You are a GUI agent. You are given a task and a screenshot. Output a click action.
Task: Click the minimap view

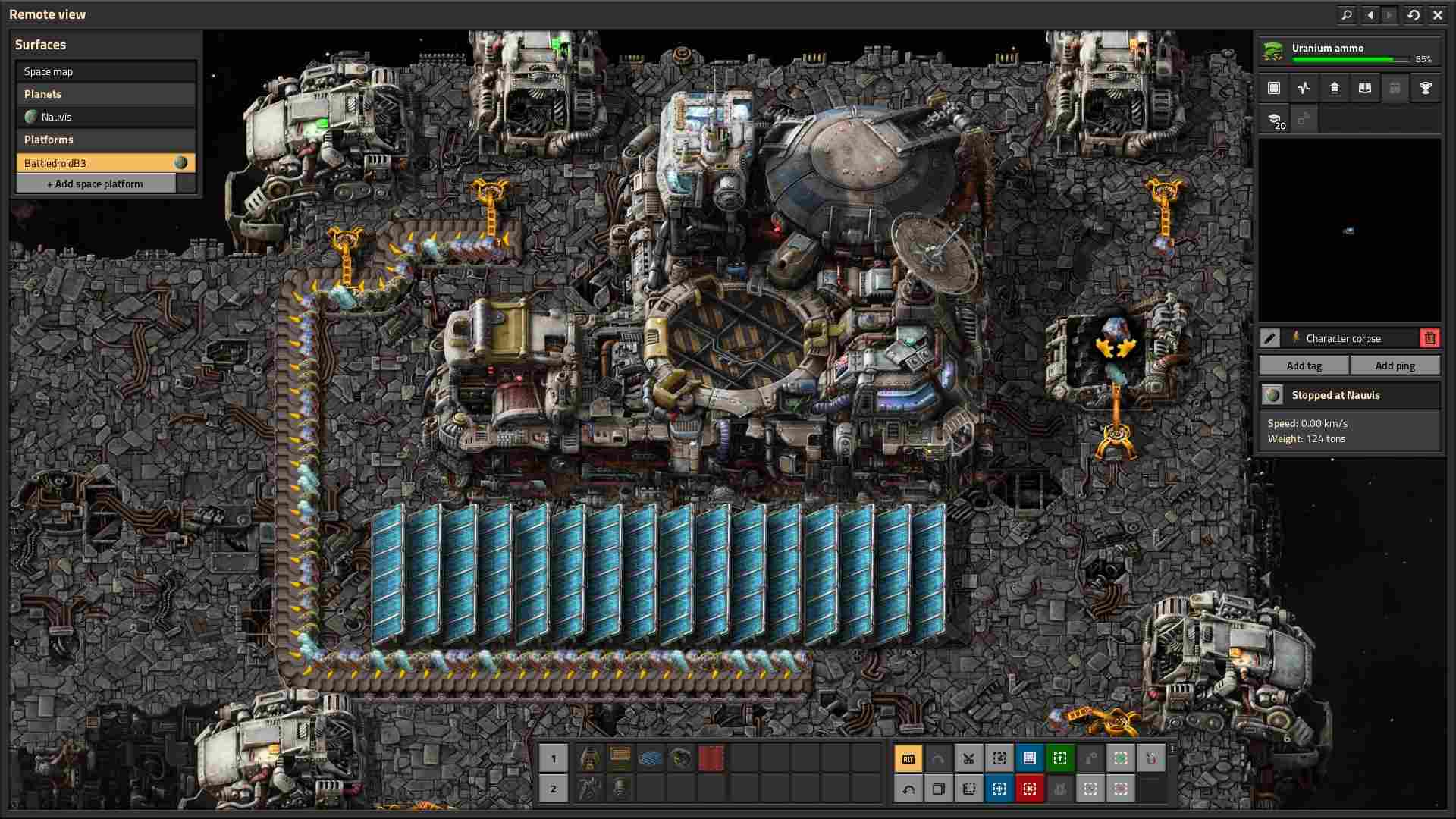pos(1349,230)
